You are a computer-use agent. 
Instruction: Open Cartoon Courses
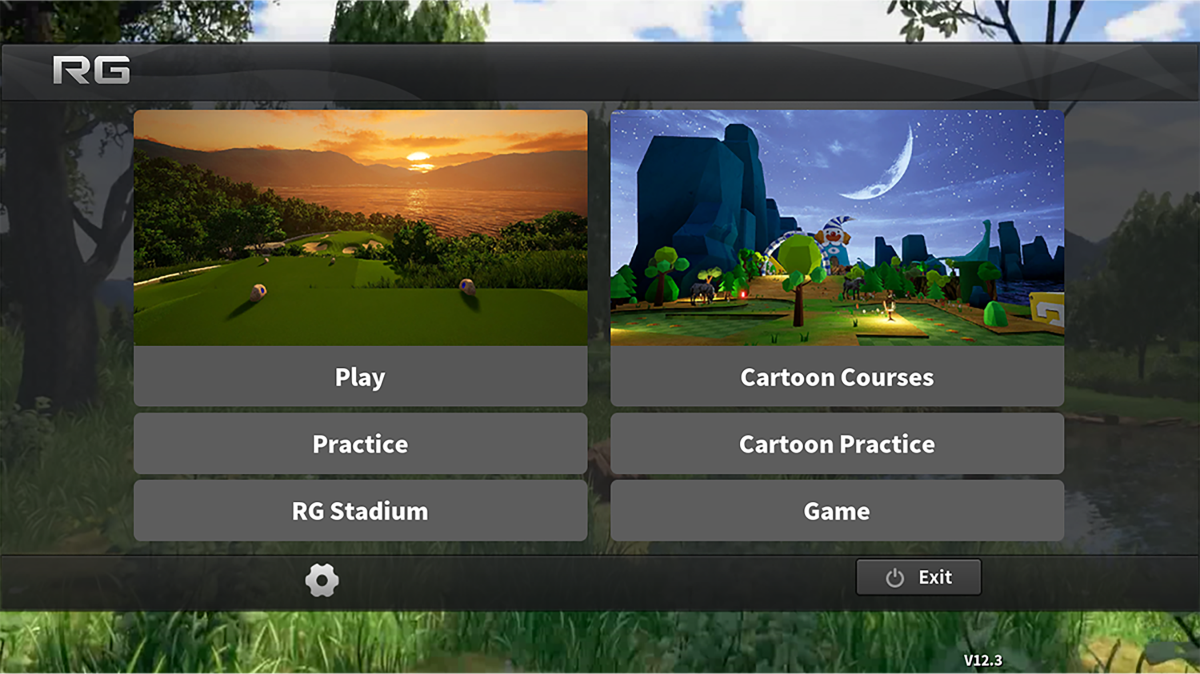pos(837,377)
